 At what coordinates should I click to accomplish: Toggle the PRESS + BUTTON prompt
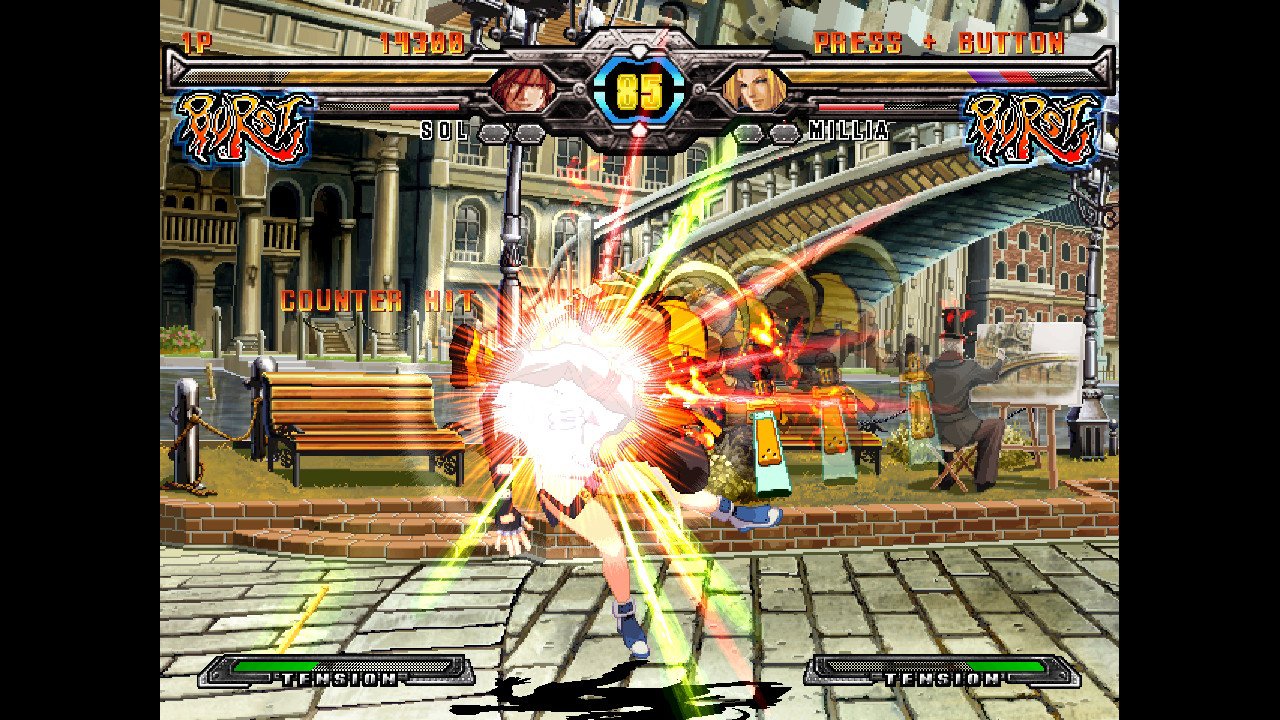[x=940, y=40]
